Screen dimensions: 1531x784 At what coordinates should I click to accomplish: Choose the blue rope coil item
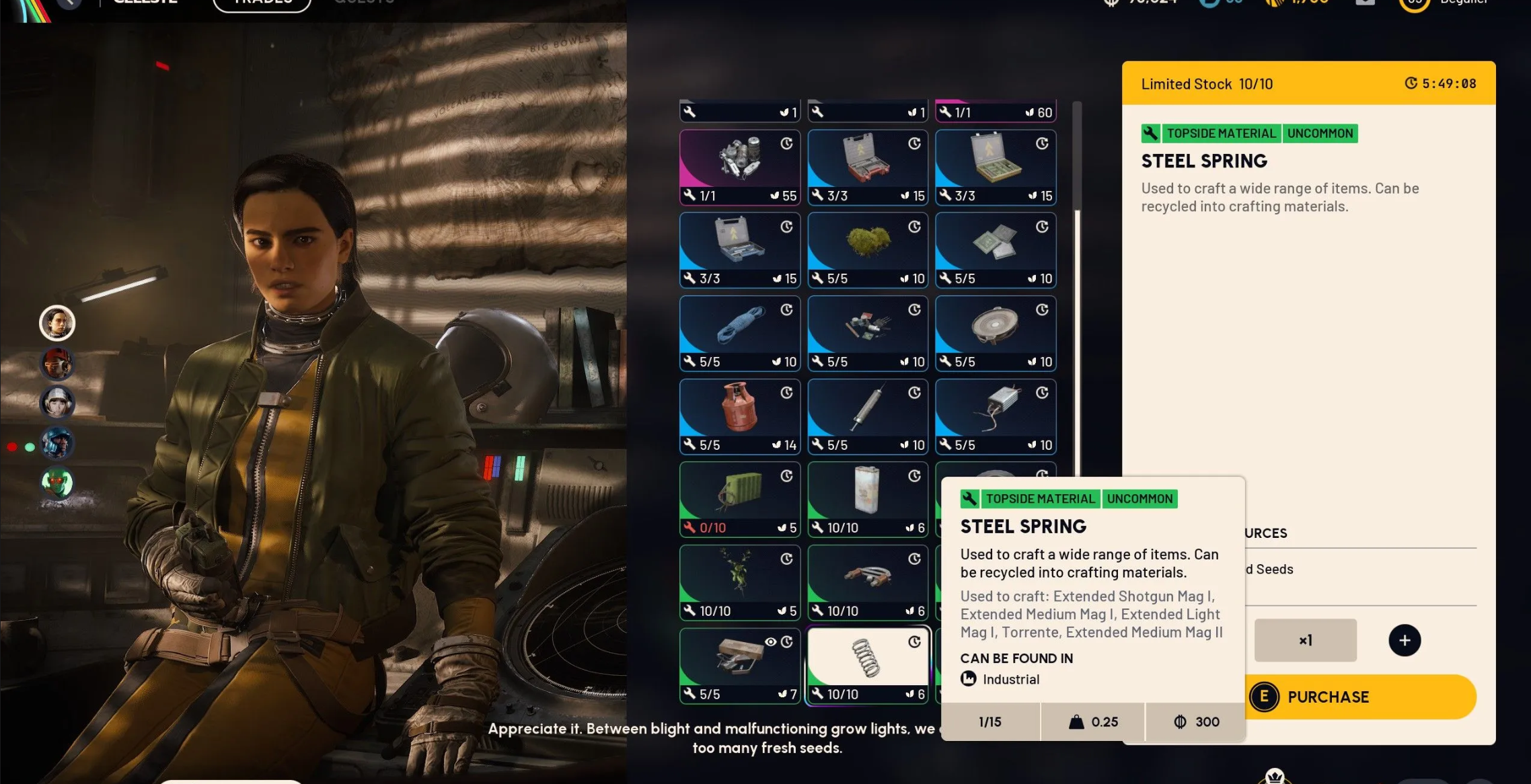click(739, 333)
